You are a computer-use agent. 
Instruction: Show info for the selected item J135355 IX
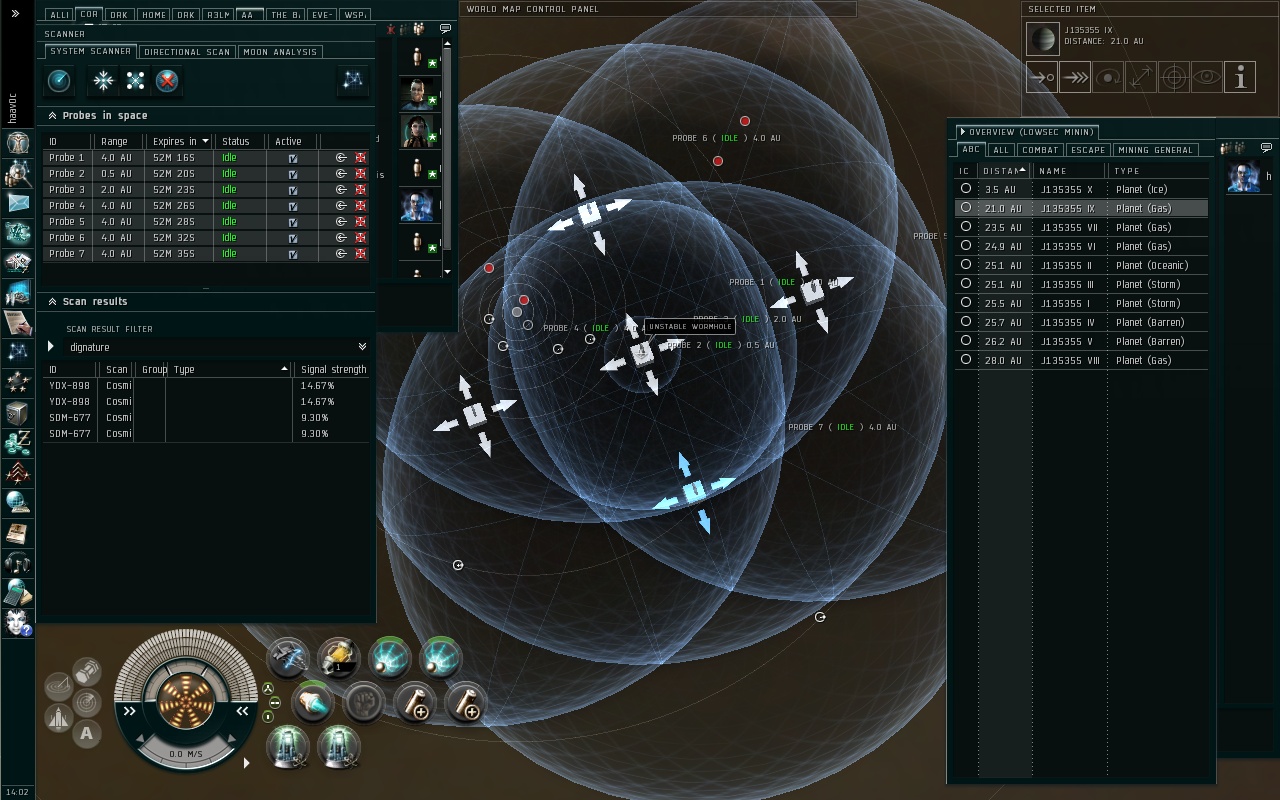coord(1240,77)
